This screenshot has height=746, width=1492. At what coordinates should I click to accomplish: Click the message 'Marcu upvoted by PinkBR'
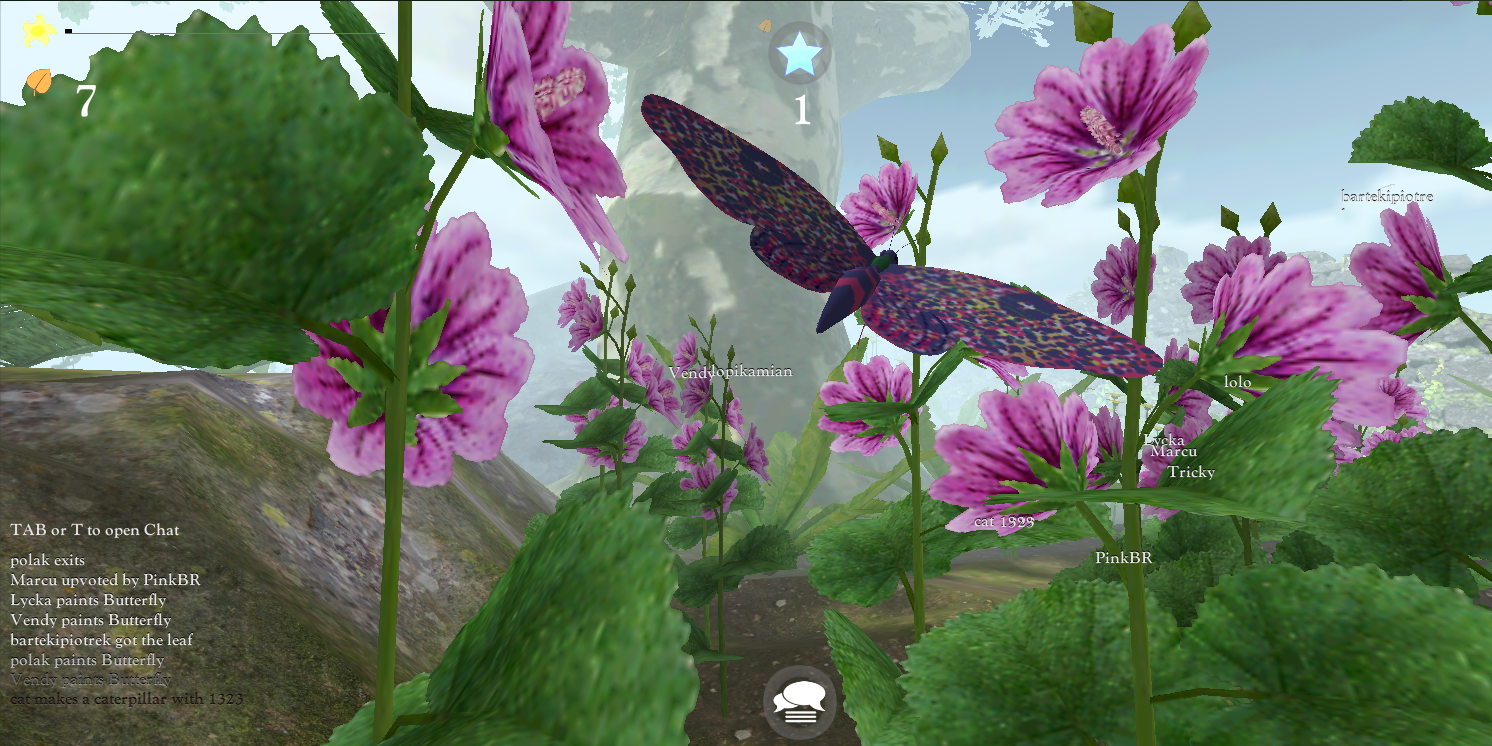coord(104,580)
